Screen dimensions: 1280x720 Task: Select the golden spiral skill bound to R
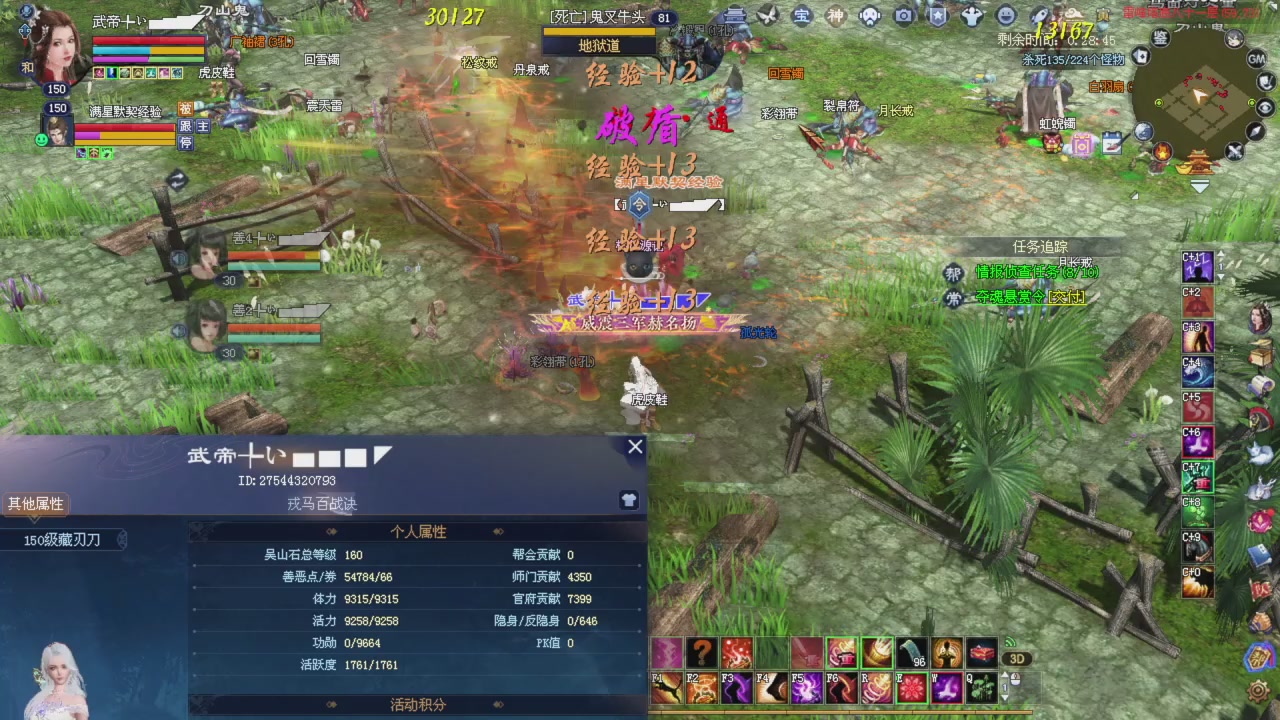tap(876, 688)
